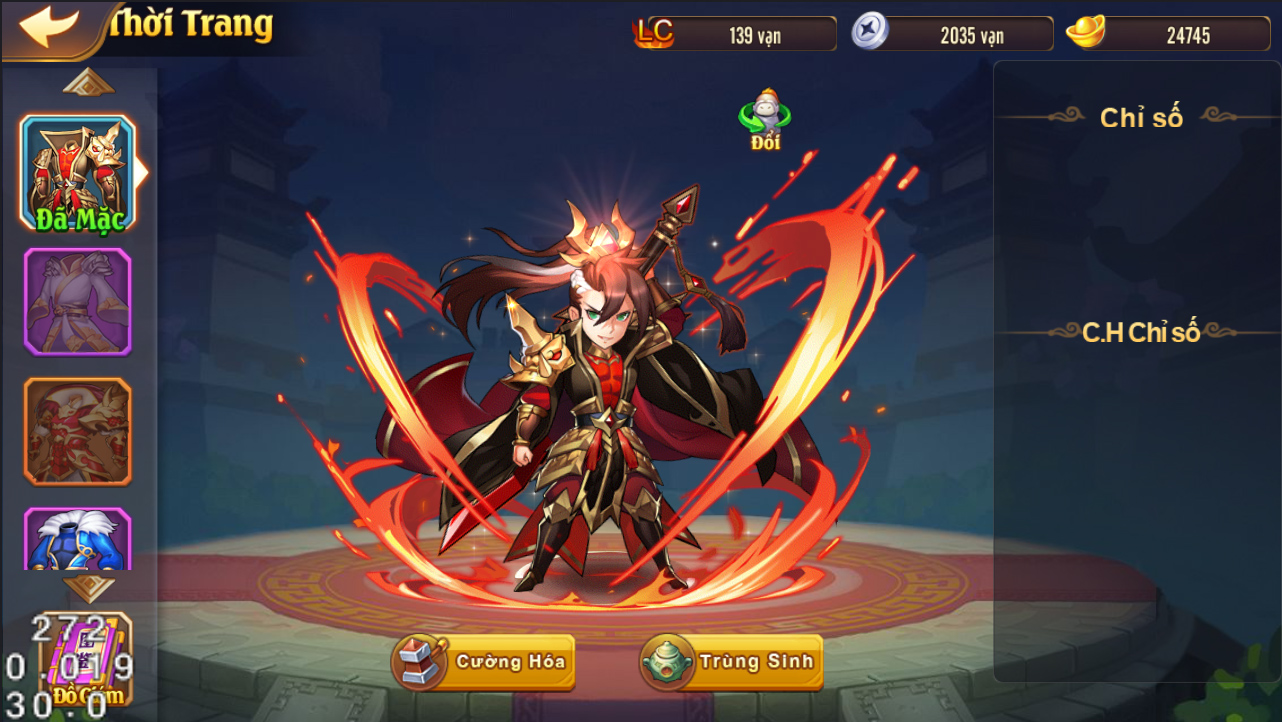
Task: Show more costumes with the down arrow
Action: click(x=89, y=587)
